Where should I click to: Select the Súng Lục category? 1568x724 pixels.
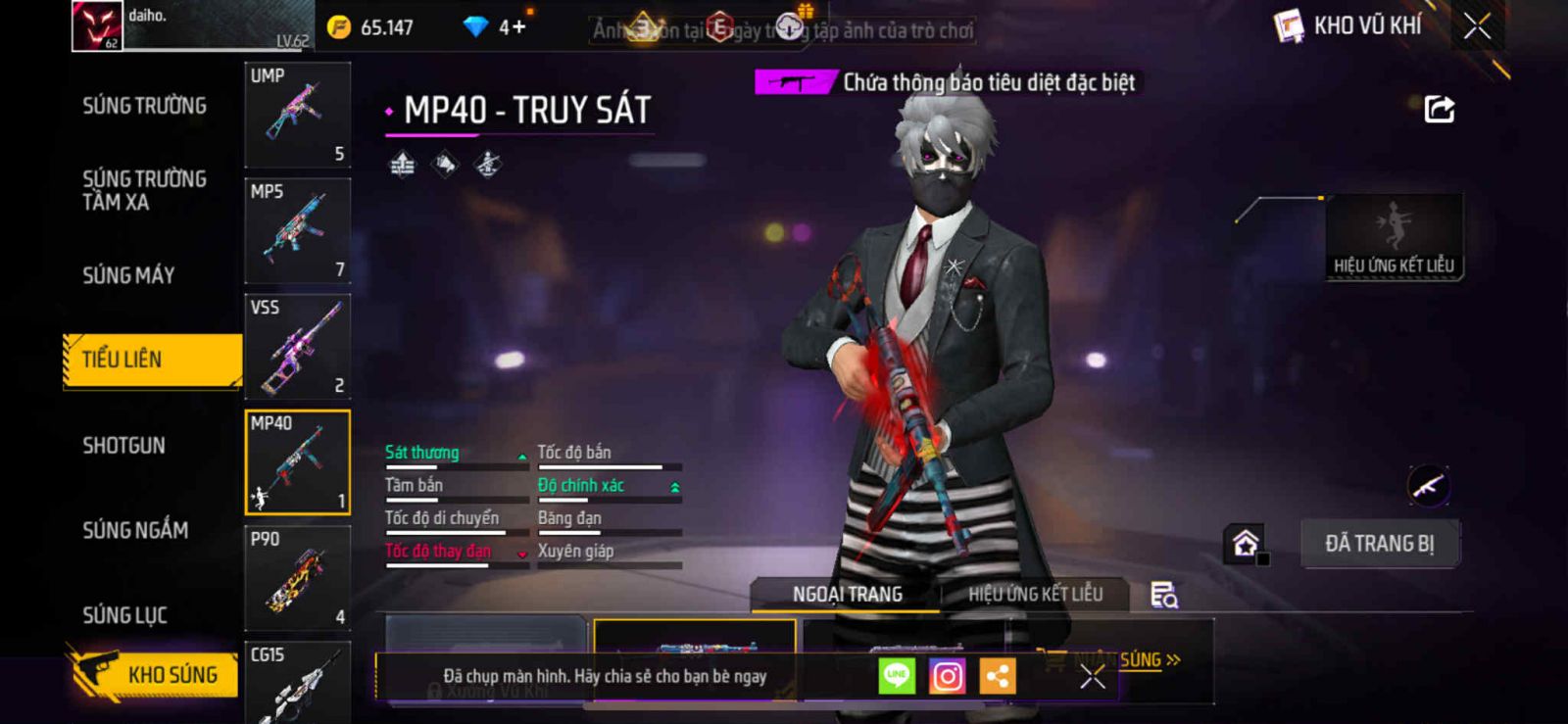[124, 615]
